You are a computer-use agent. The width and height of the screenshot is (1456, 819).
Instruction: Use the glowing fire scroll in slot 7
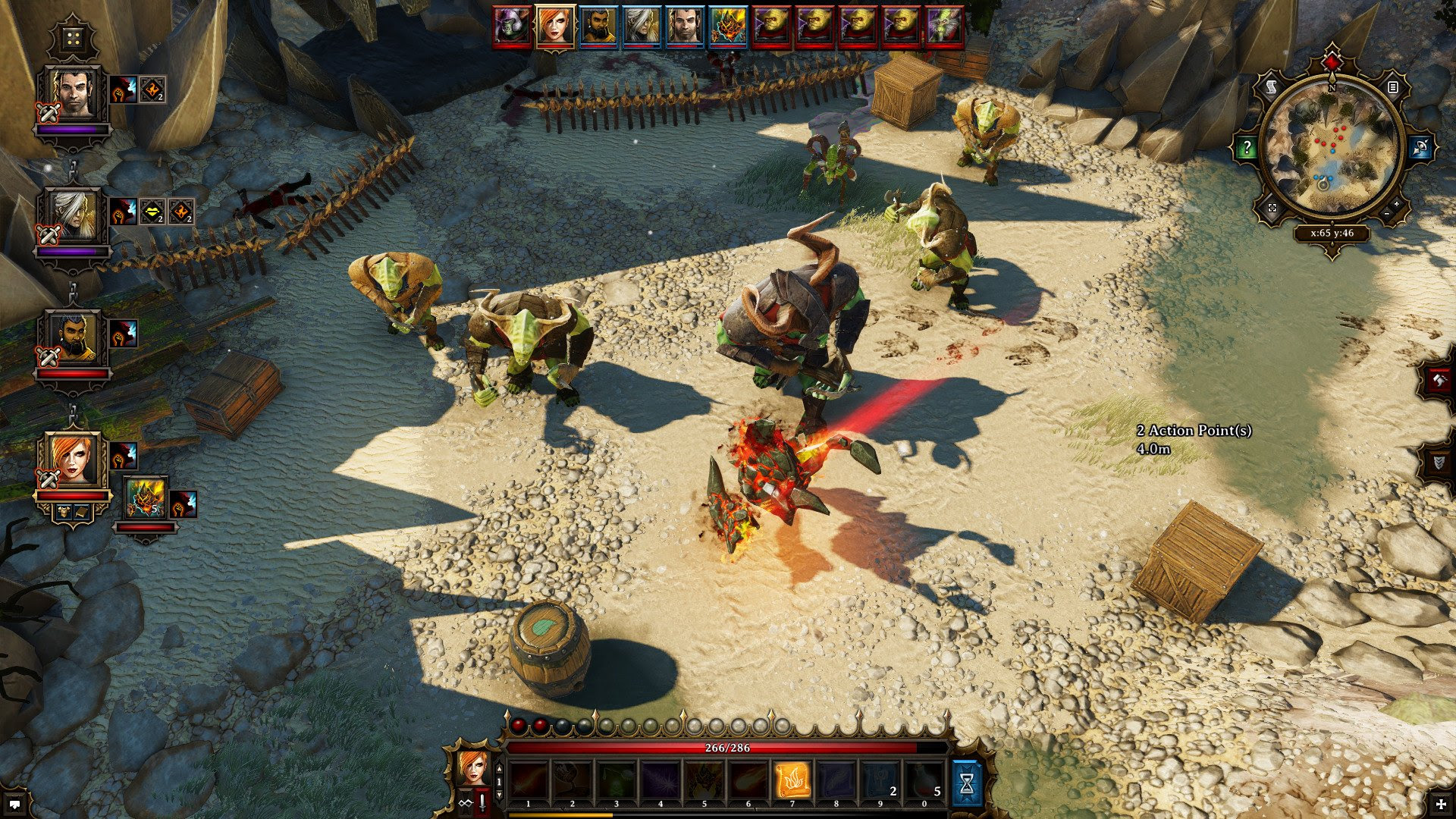click(x=792, y=781)
